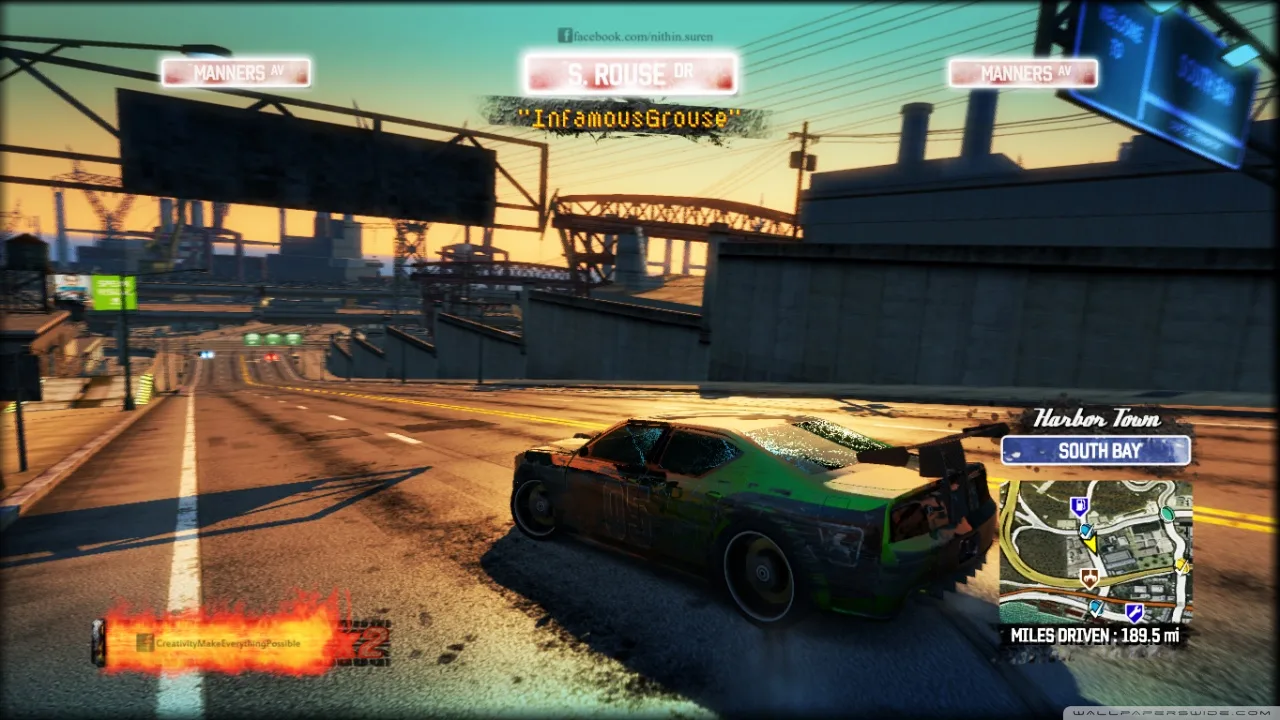Toggle the blue checked marker above the player arrow
The image size is (1280, 720).
pyautogui.click(x=1086, y=529)
